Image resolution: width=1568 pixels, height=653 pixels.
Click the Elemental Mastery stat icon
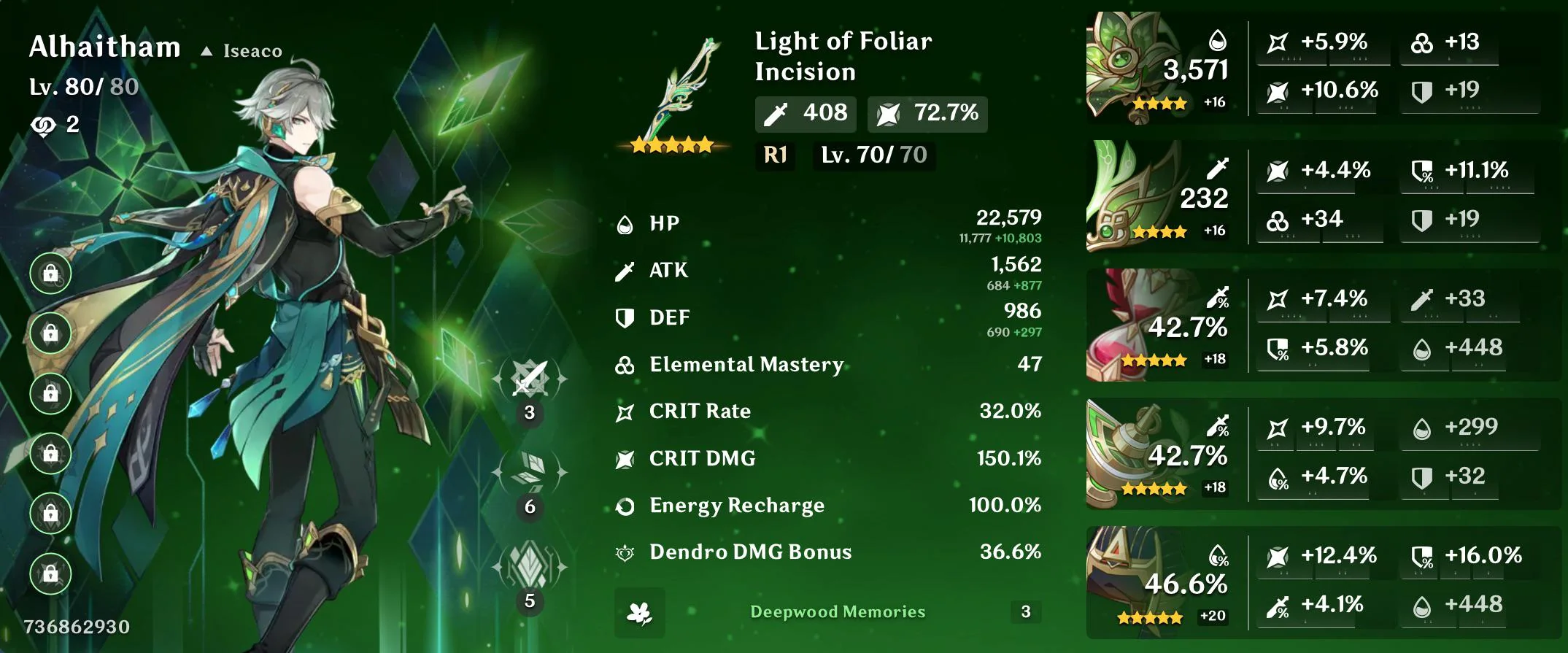click(624, 364)
